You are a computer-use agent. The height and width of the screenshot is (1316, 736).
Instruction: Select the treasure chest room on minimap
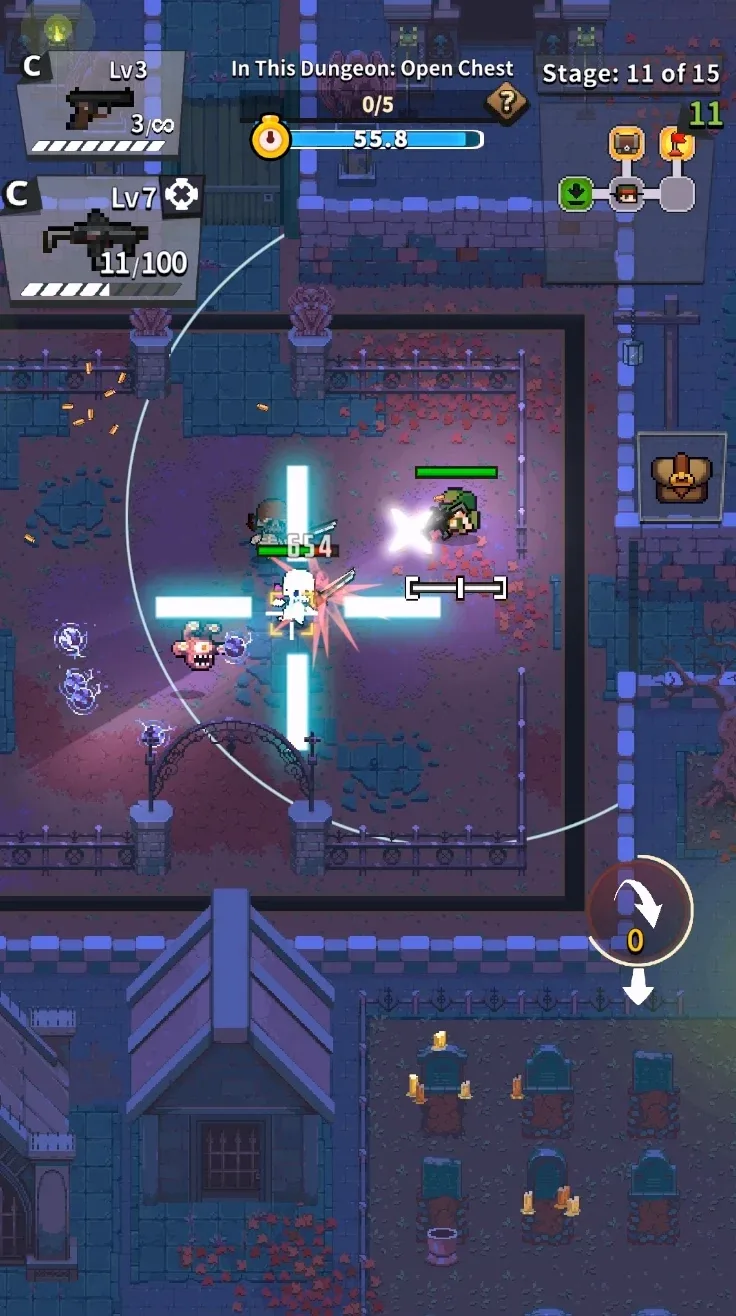[x=627, y=145]
